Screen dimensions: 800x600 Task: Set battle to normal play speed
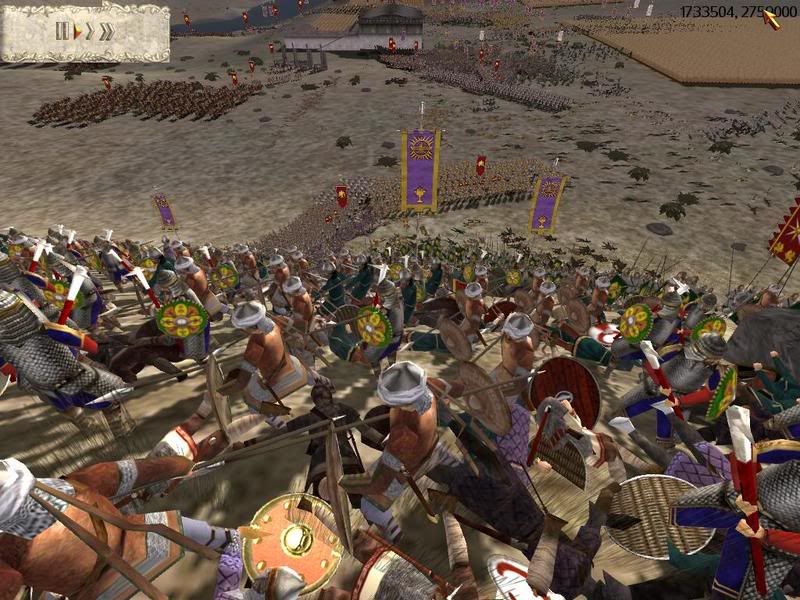click(76, 32)
